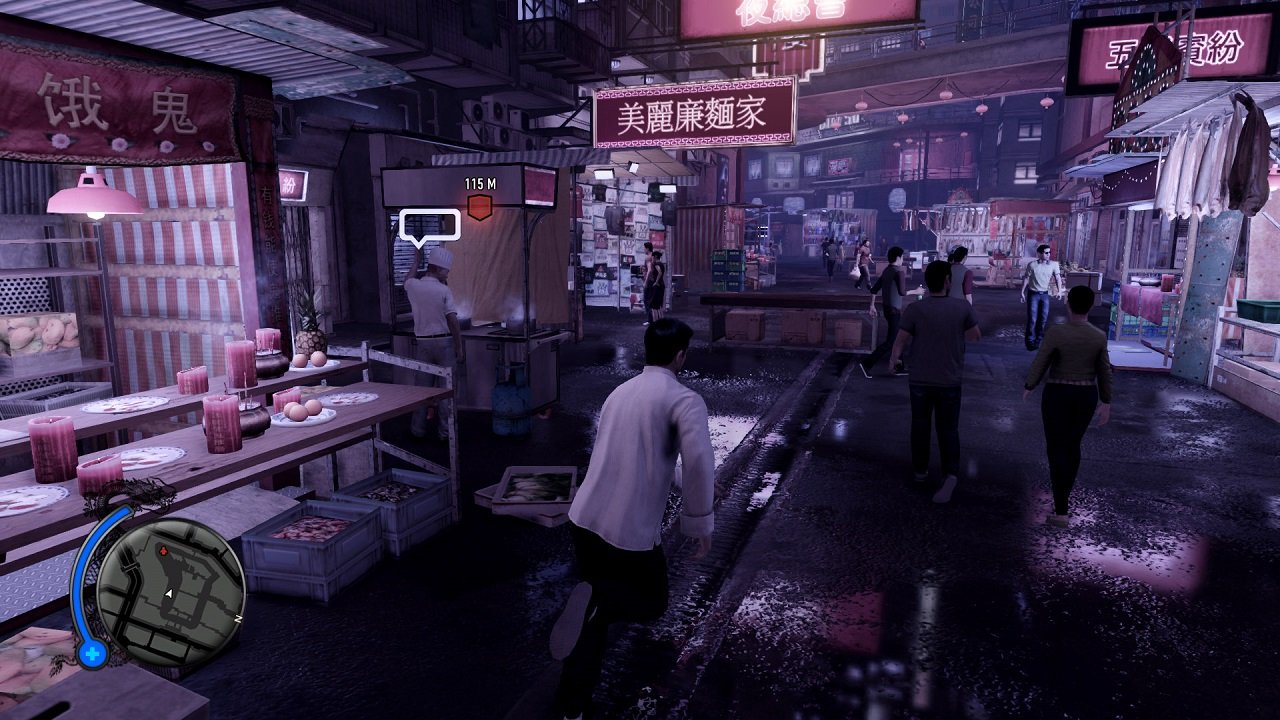Select the white player arrow on the minimap

(x=169, y=593)
